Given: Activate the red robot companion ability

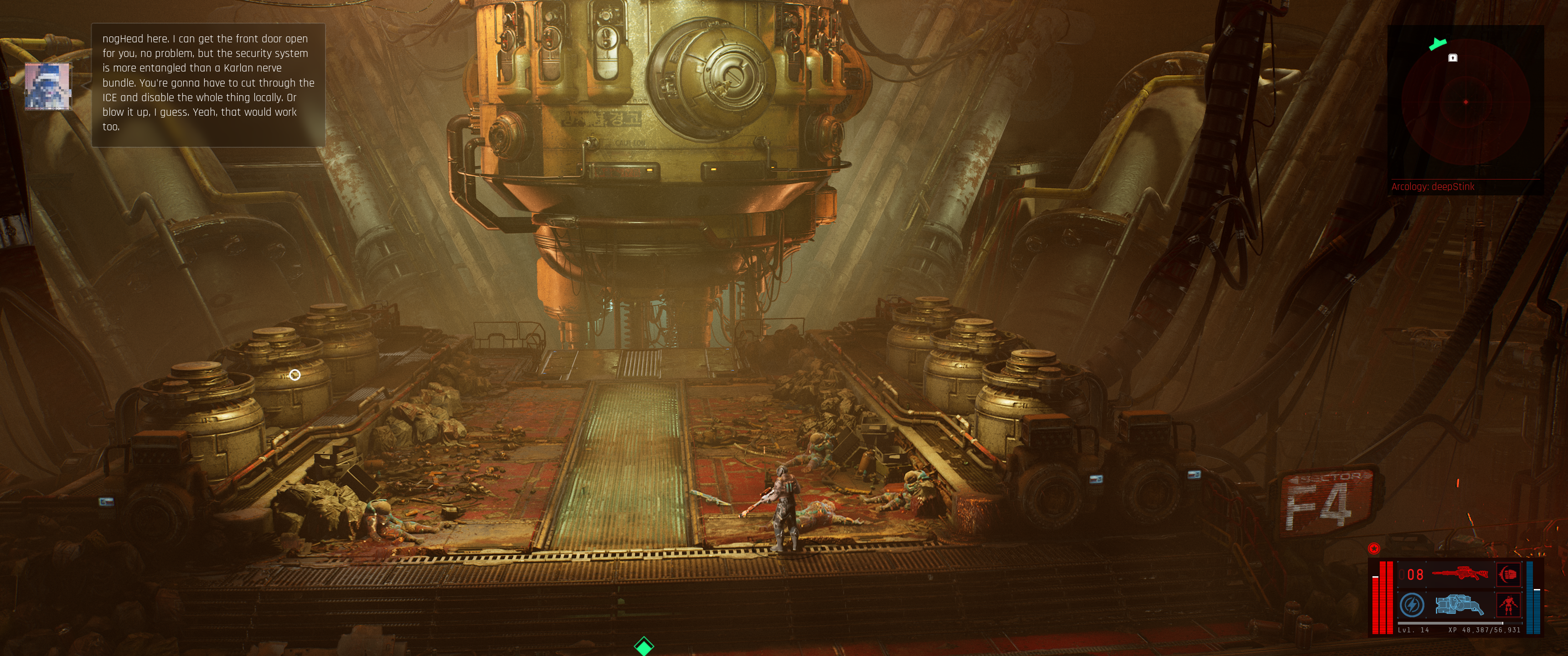Looking at the screenshot, I should point(1508,605).
